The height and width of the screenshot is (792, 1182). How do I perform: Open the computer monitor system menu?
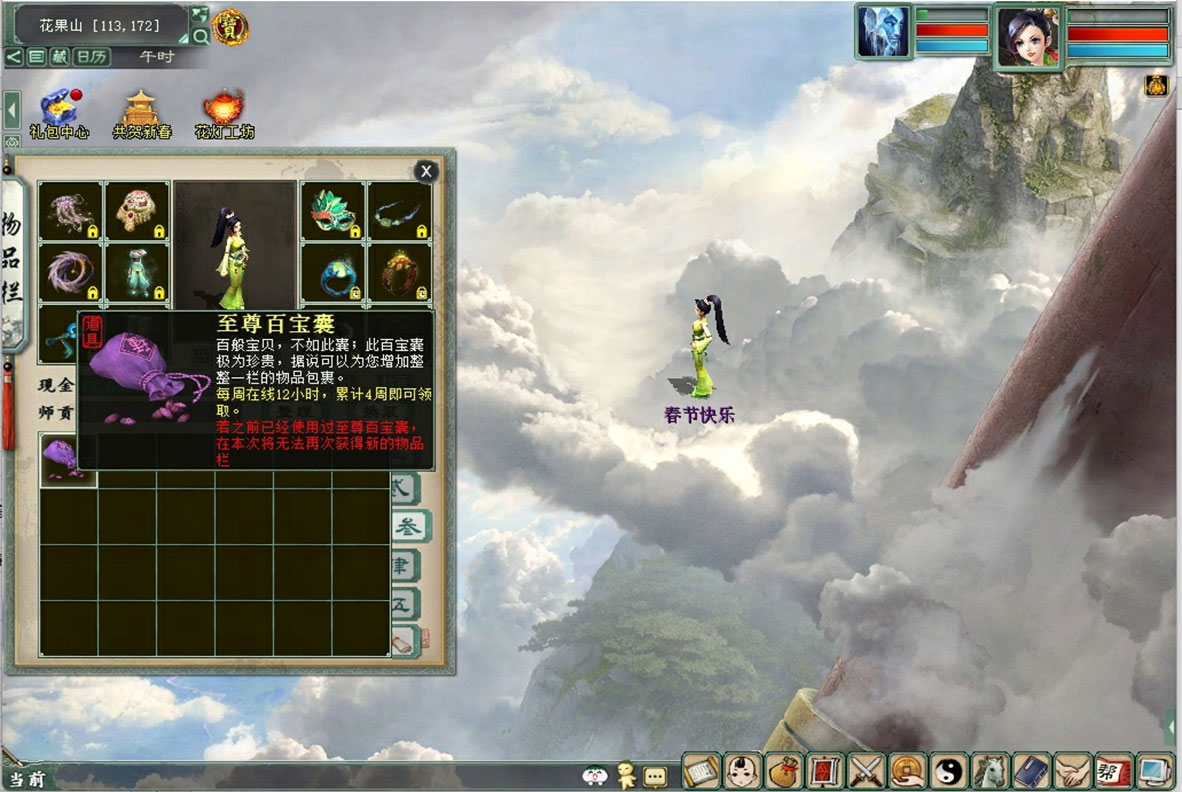(1153, 771)
